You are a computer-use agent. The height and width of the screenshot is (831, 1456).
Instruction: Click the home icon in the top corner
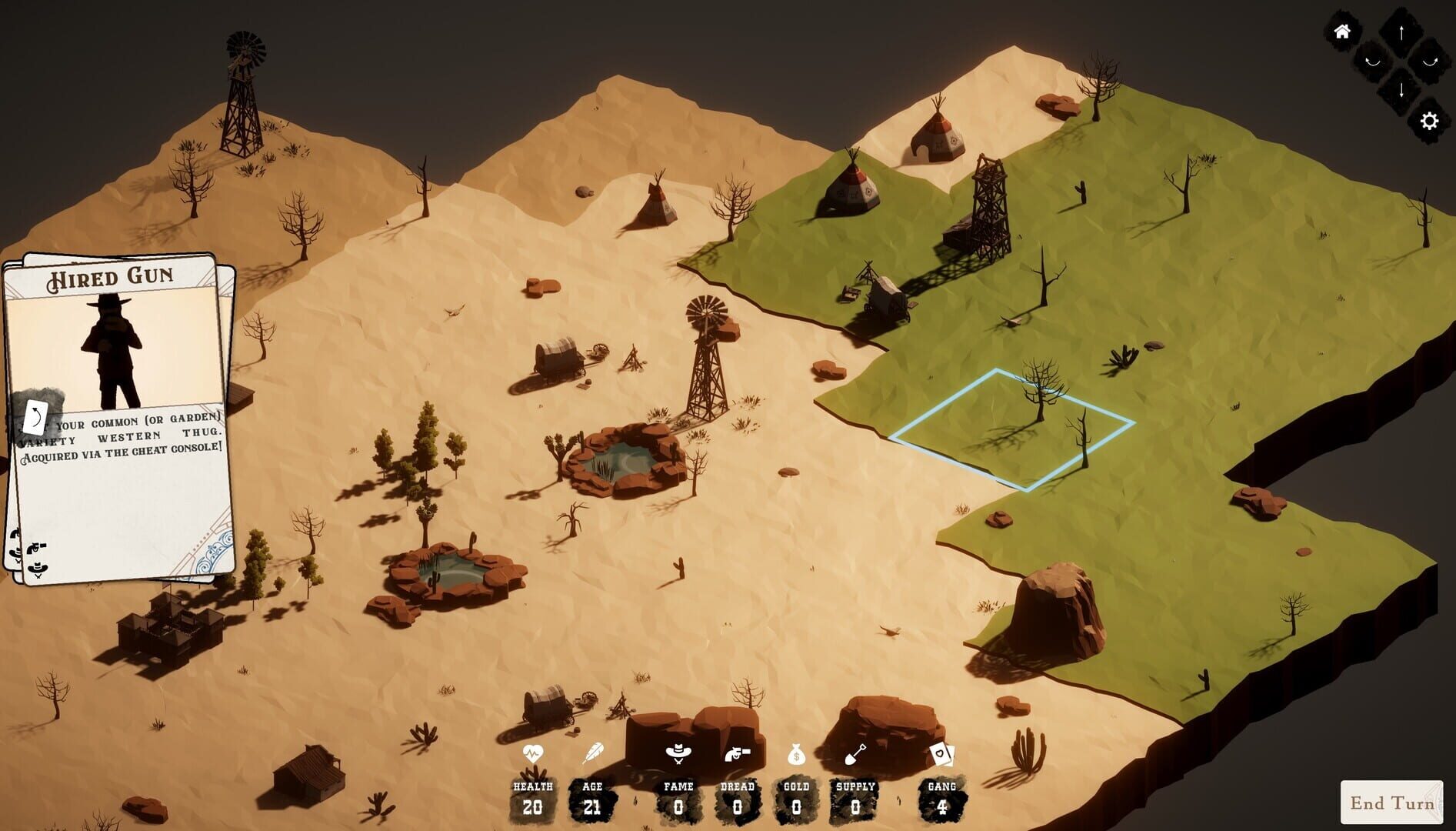coord(1343,32)
